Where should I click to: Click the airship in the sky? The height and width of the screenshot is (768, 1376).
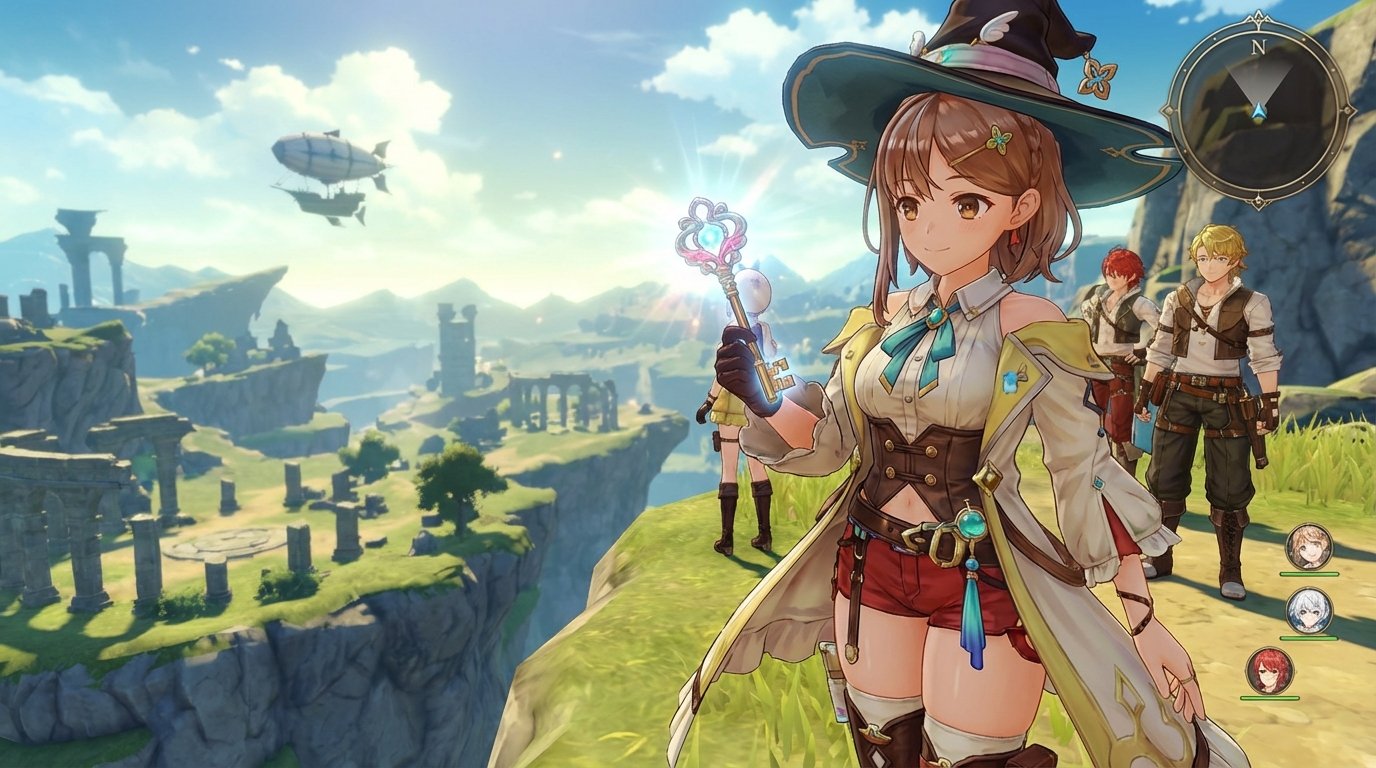(x=325, y=165)
